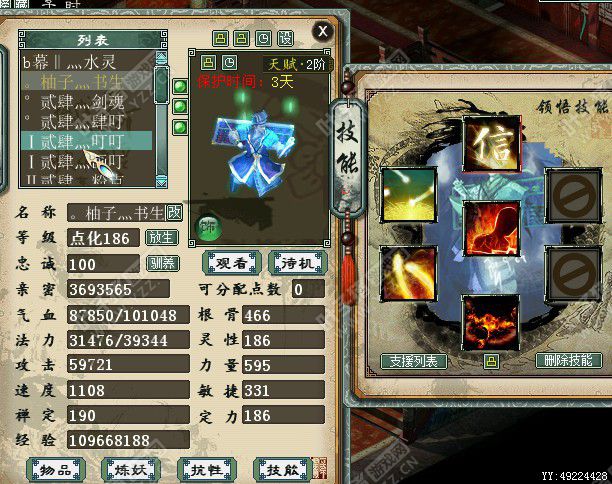Click the 删除技能 delete skill button
The image size is (612, 484).
569,361
